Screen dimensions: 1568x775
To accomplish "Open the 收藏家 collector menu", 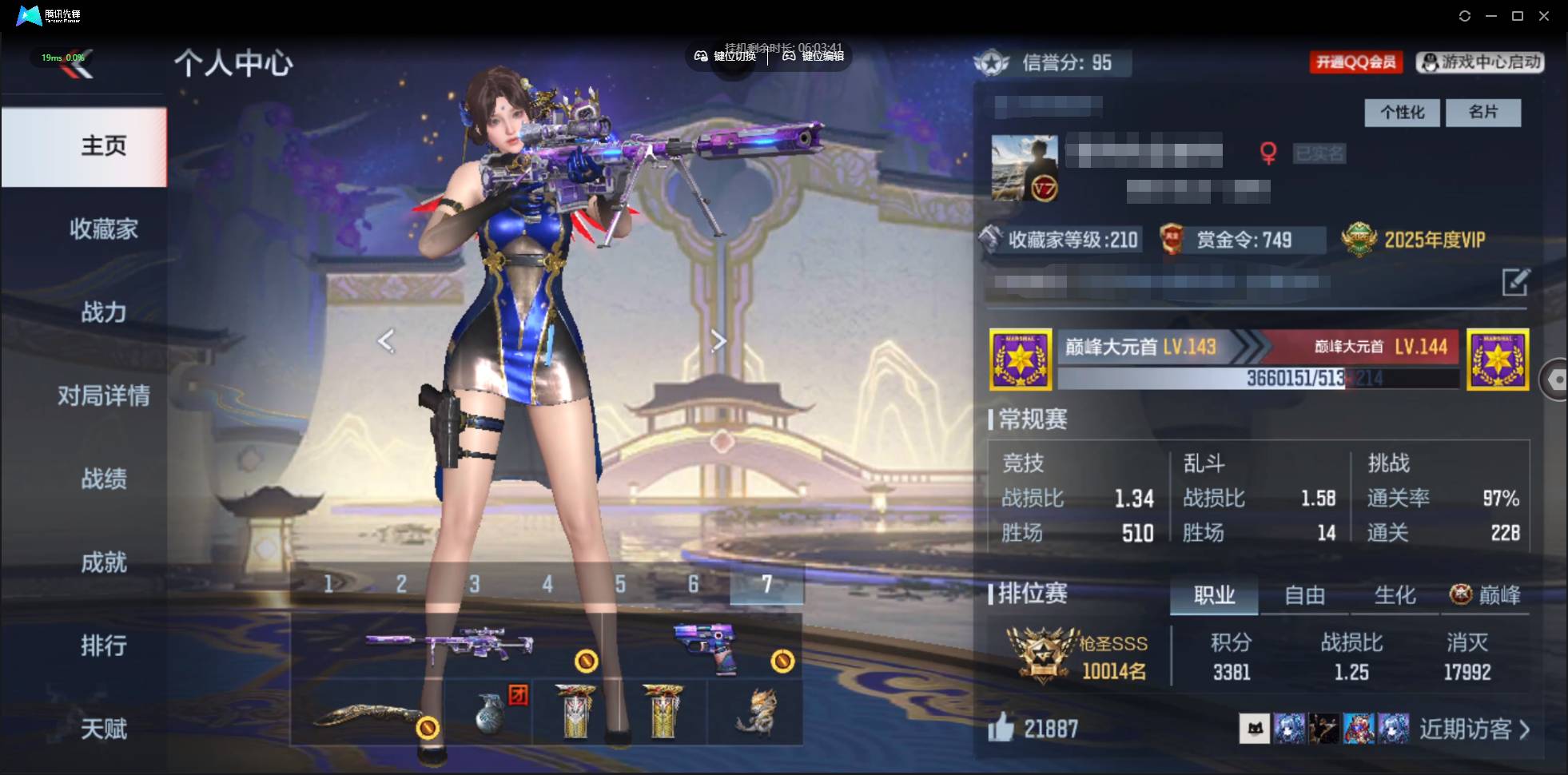I will click(103, 229).
